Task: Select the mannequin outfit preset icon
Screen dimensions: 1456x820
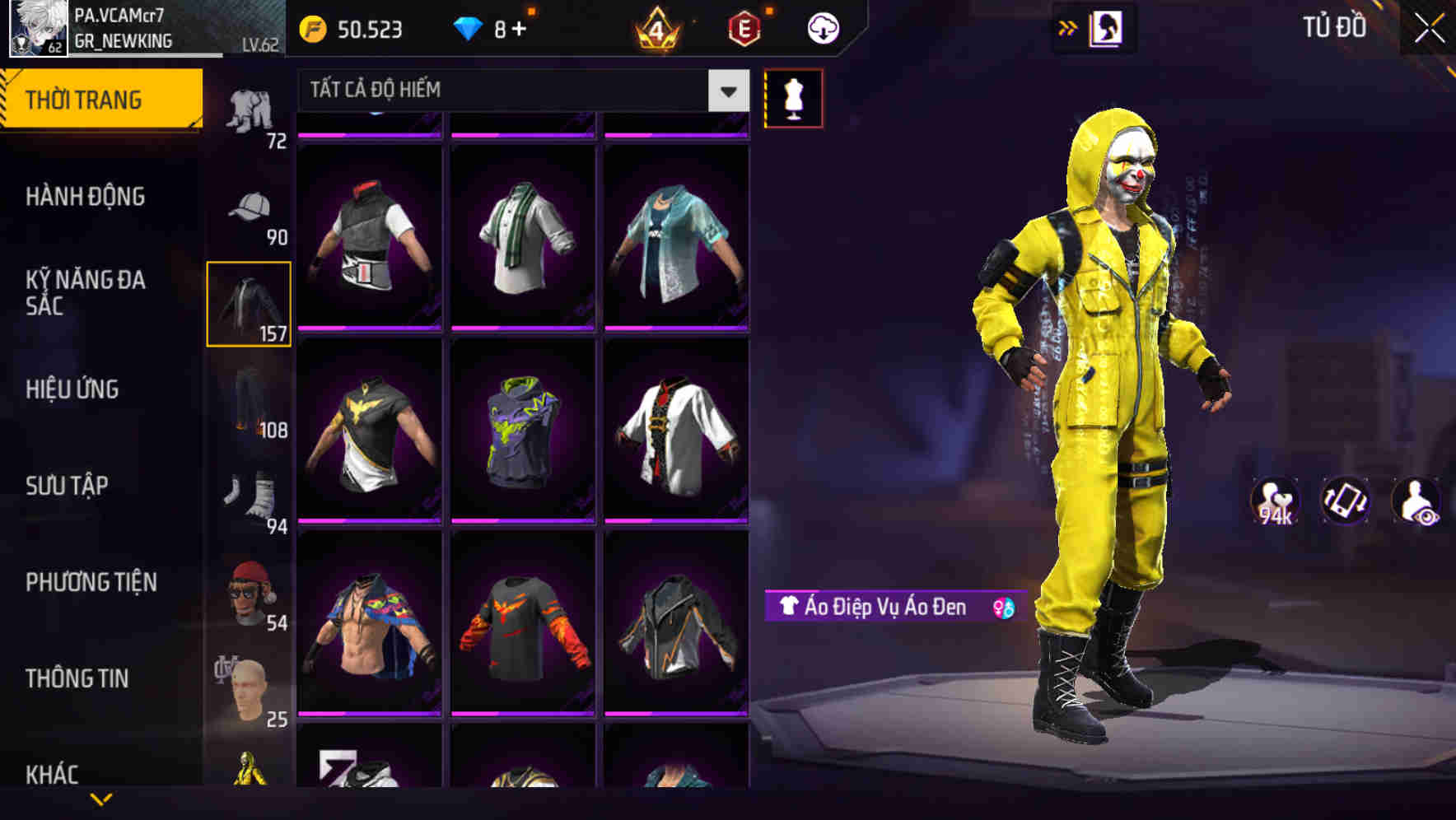Action: click(x=793, y=98)
